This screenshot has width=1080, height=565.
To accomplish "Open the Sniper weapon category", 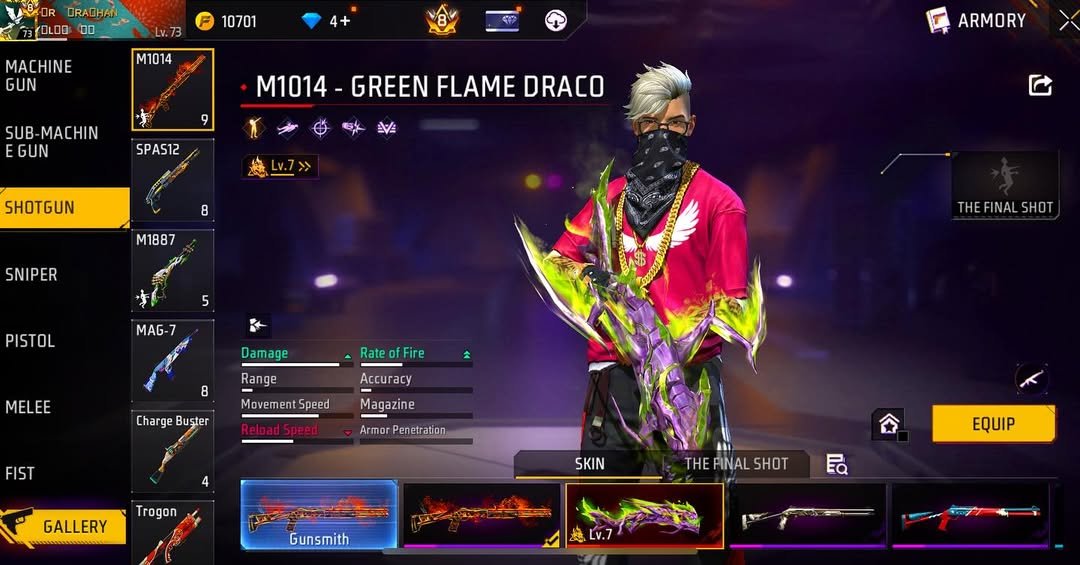I will 32,274.
